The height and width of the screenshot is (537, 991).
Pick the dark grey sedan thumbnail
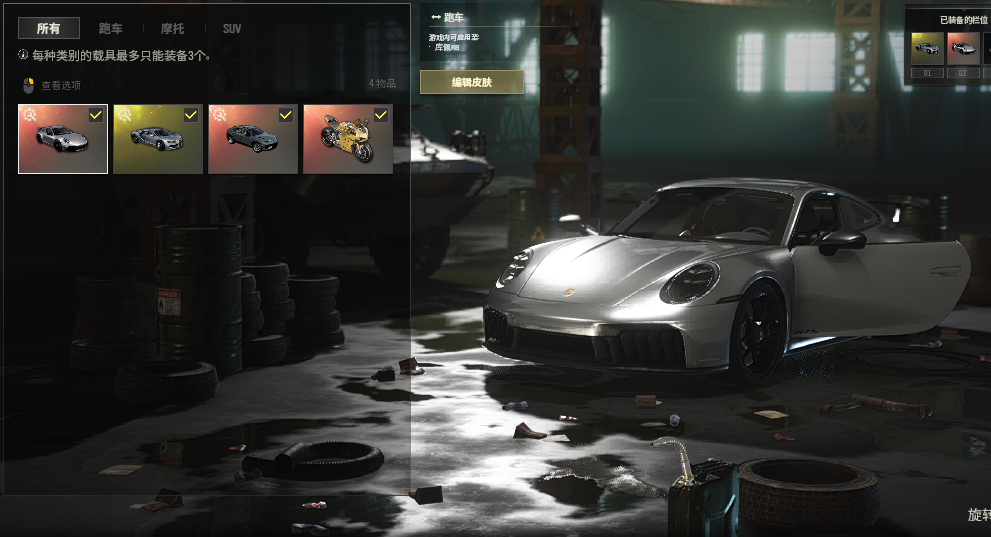pos(252,139)
